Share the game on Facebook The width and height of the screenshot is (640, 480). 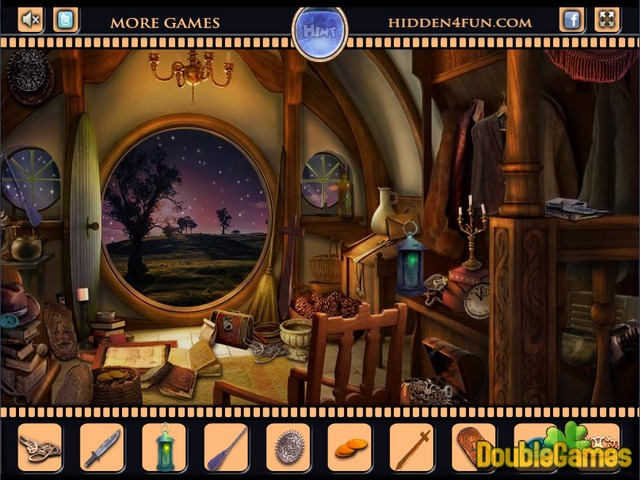[x=572, y=19]
